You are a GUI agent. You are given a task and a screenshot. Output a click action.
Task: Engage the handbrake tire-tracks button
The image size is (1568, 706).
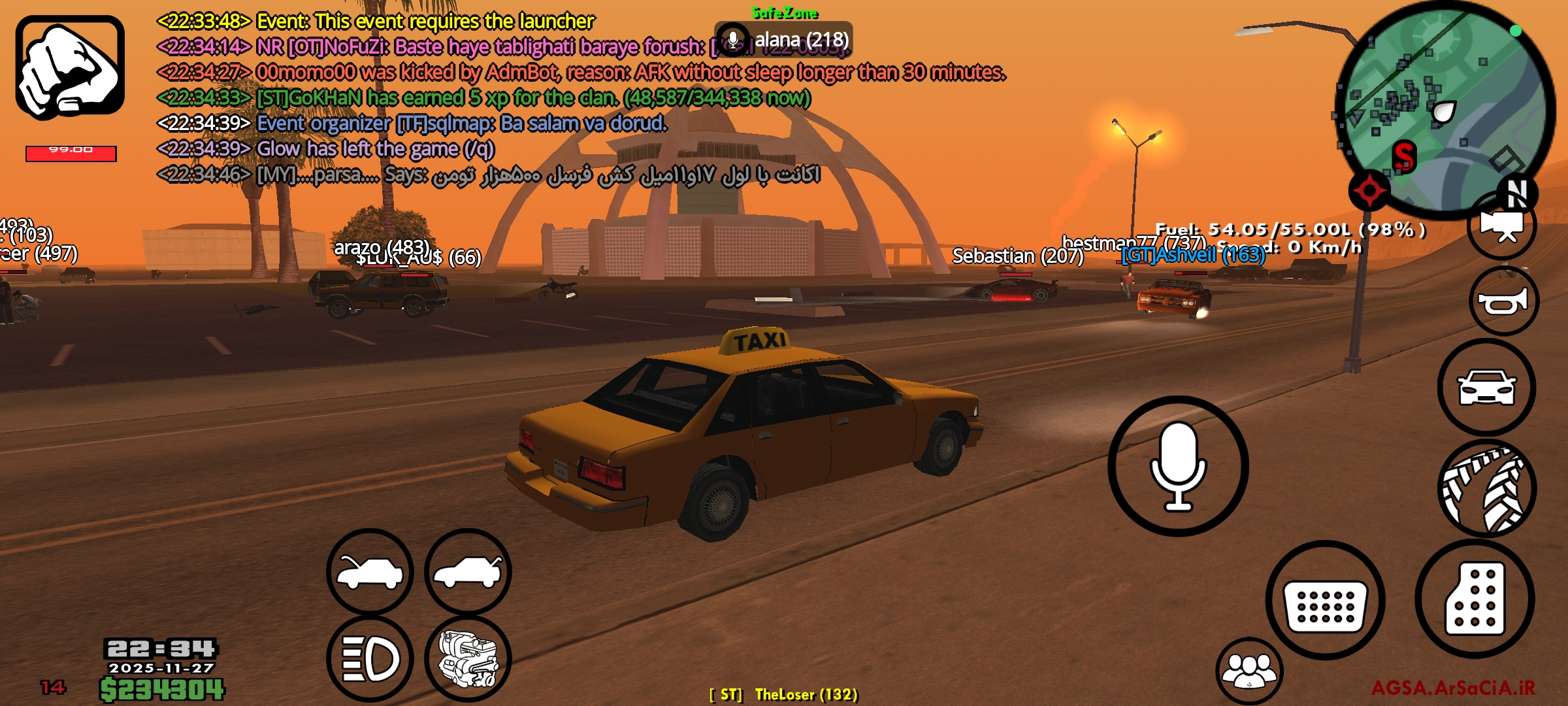point(1486,488)
